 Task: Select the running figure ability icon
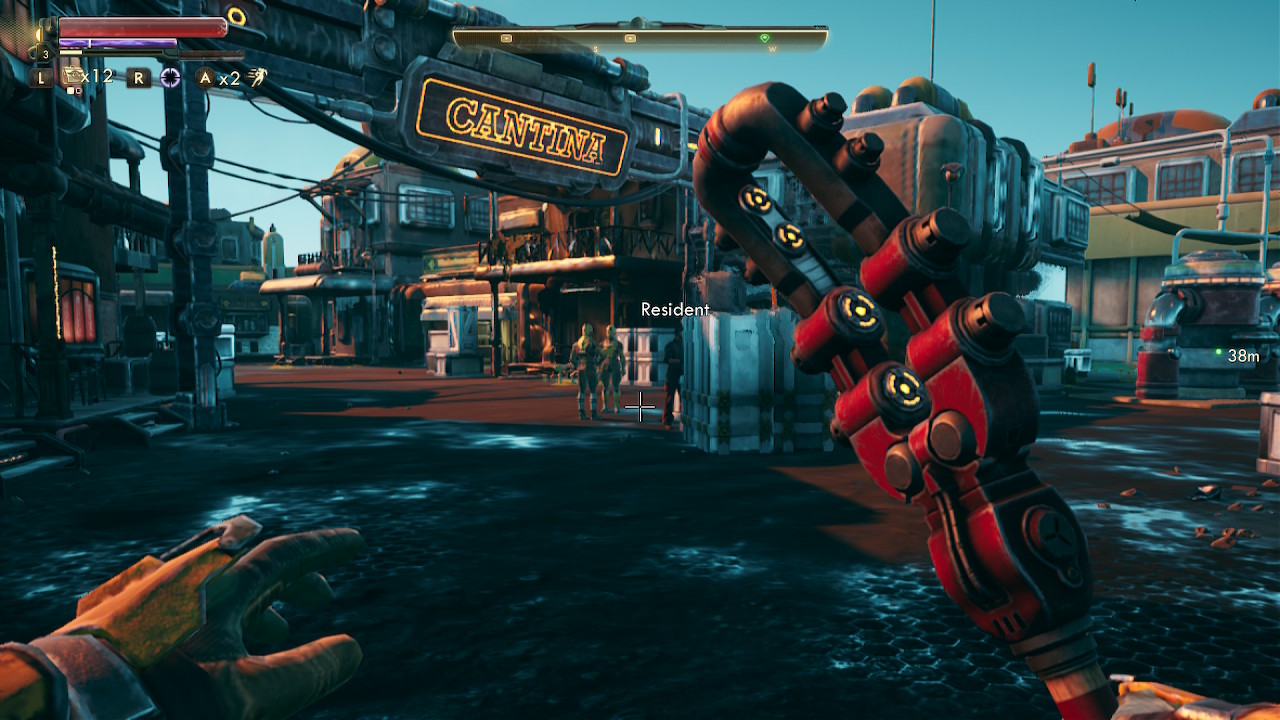pyautogui.click(x=258, y=77)
